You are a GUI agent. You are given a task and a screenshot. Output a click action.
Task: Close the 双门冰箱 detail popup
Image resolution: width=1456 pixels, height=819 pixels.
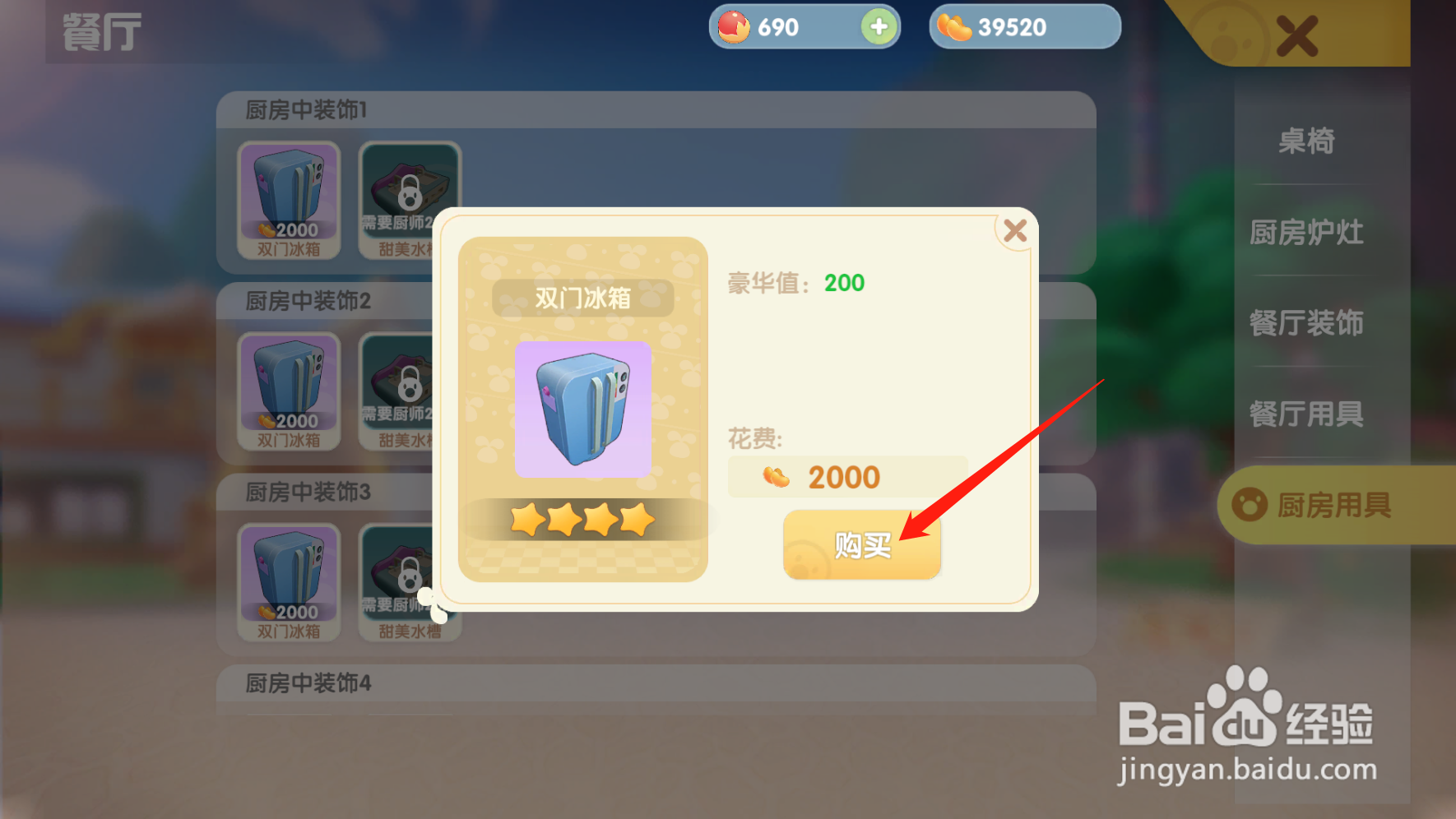pos(1014,231)
